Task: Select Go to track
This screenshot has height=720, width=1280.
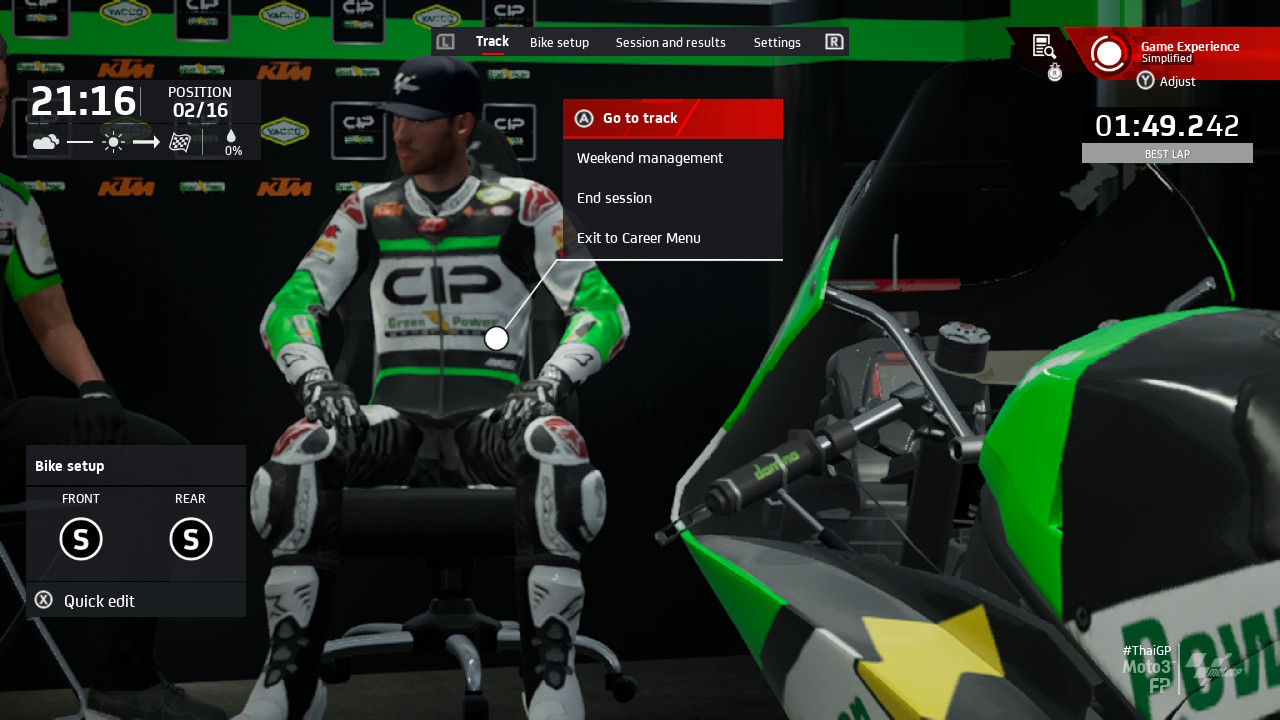Action: click(672, 118)
